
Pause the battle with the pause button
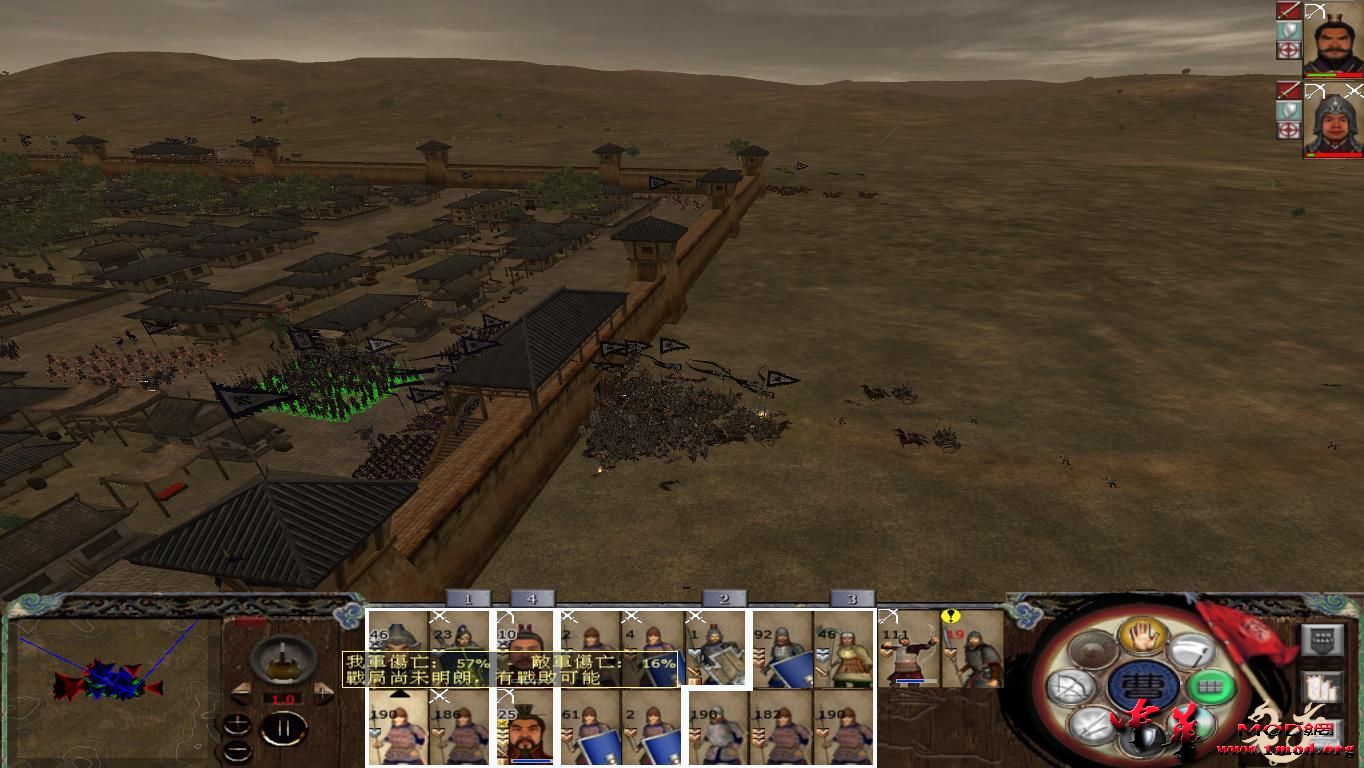(286, 728)
